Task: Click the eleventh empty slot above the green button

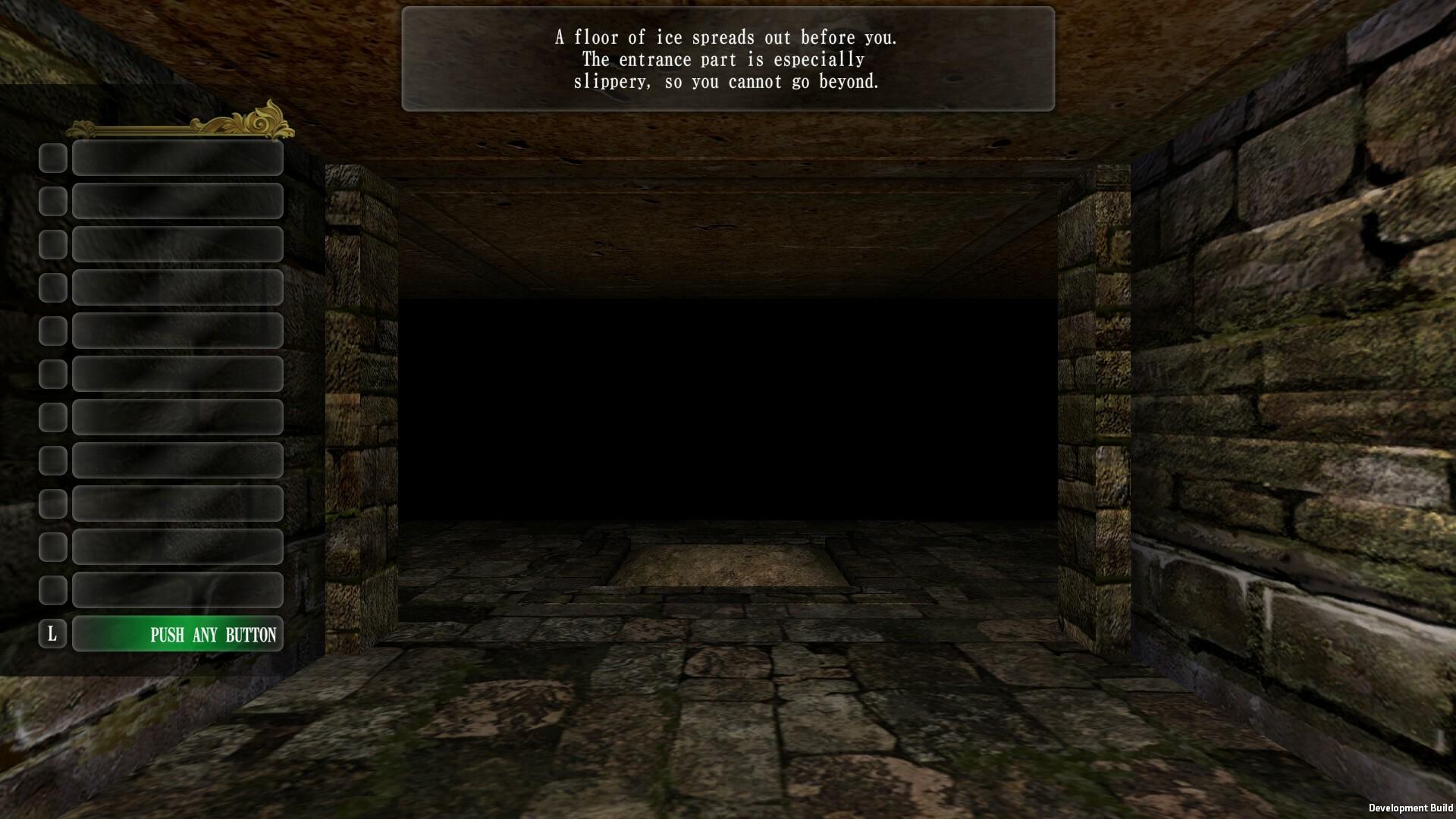Action: [177, 589]
